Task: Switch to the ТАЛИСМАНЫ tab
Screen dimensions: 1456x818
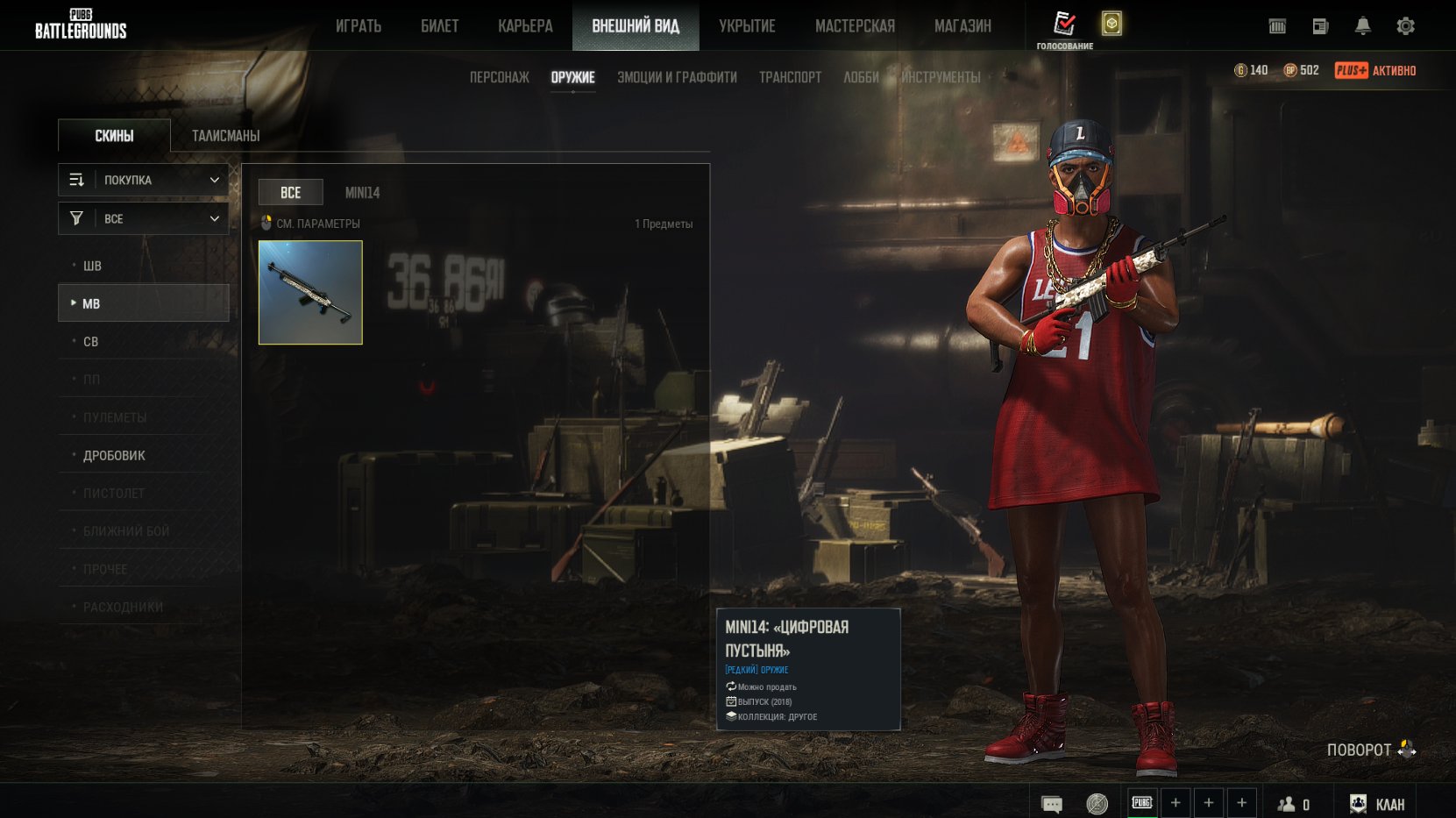Action: coord(225,136)
